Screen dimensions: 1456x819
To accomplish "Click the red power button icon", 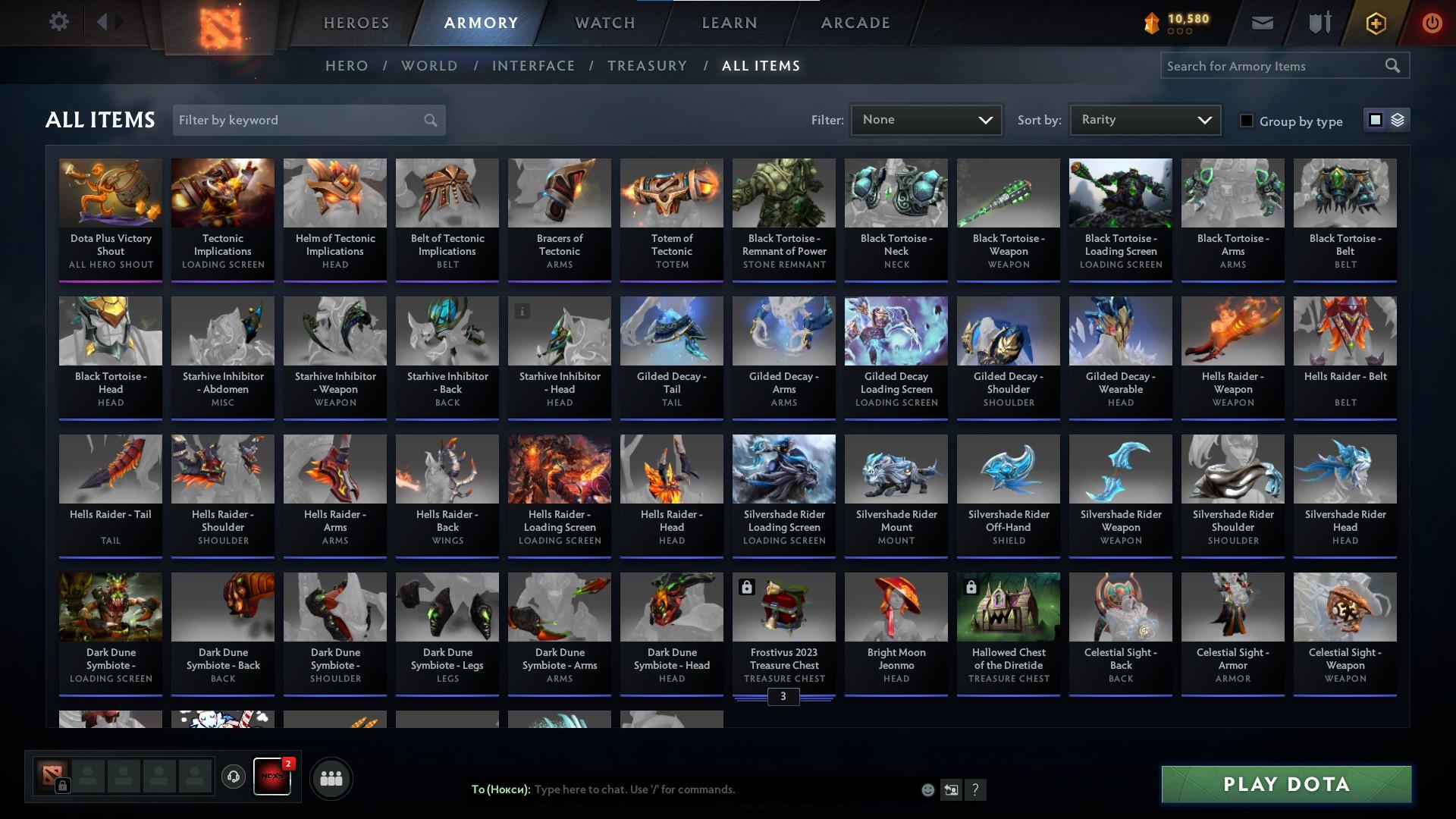I will [x=1432, y=23].
